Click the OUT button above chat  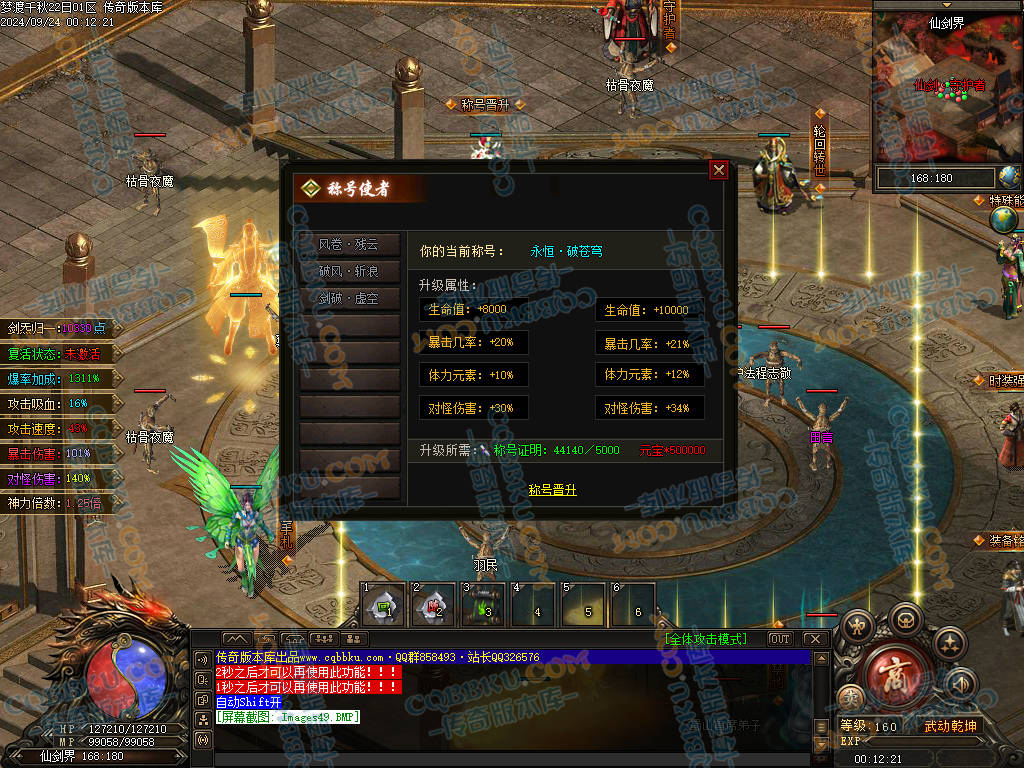779,639
